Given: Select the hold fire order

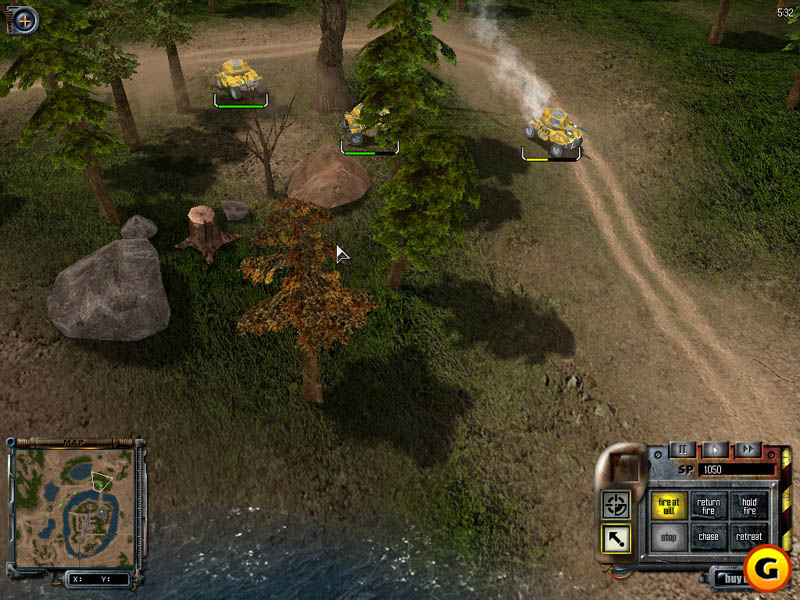Looking at the screenshot, I should coord(749,506).
